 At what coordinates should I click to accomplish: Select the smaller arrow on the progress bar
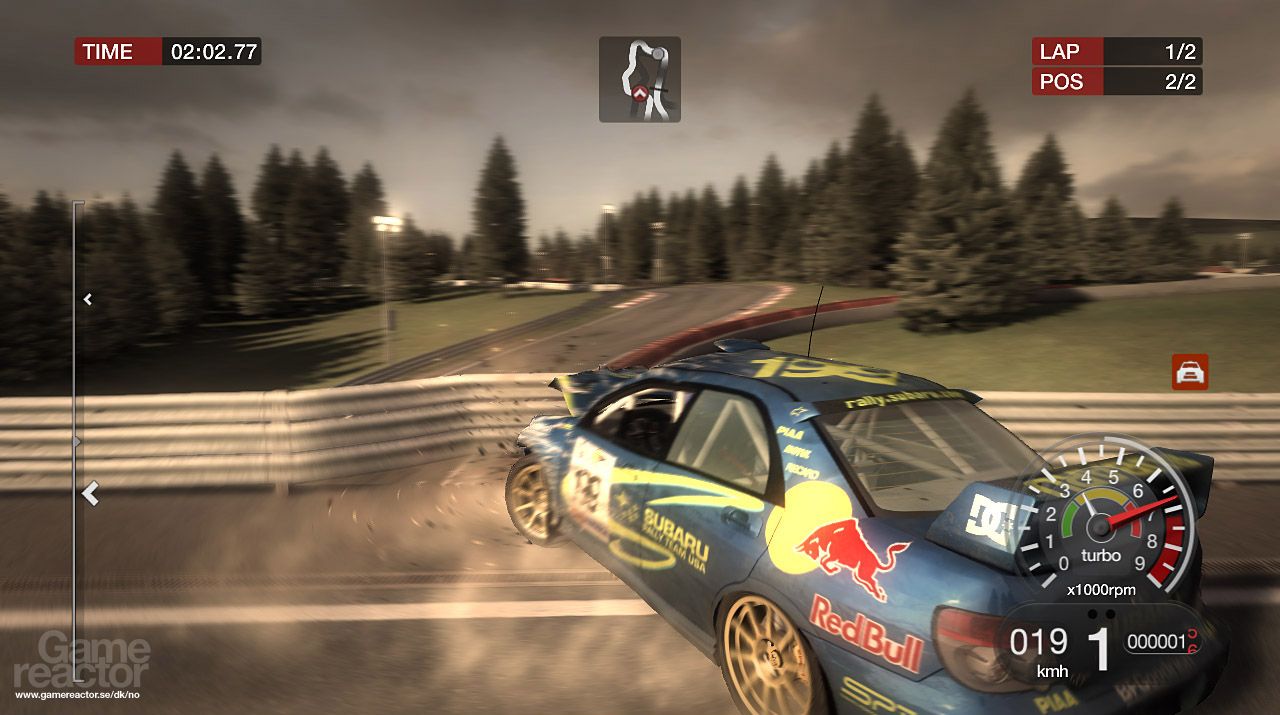[88, 298]
